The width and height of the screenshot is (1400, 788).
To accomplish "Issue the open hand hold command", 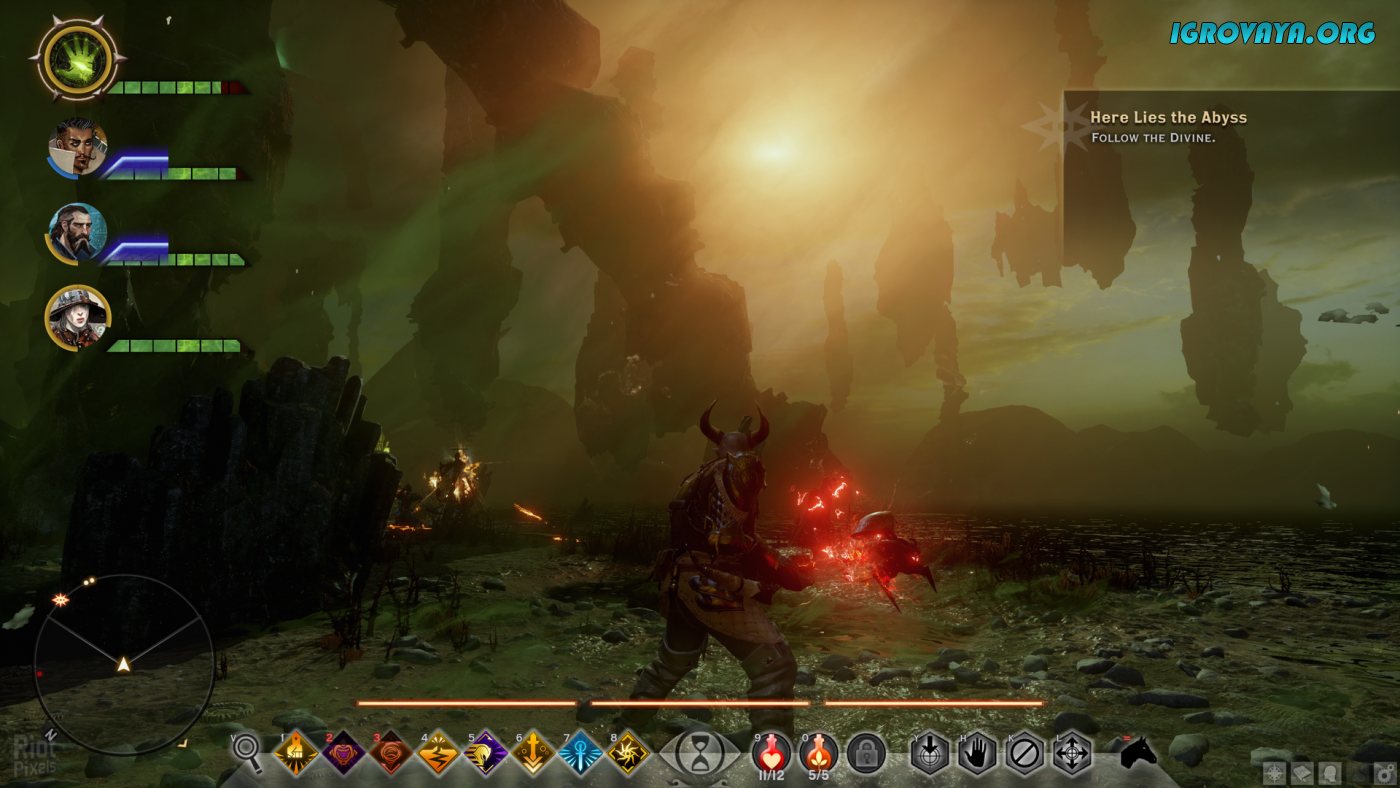I will pyautogui.click(x=977, y=753).
